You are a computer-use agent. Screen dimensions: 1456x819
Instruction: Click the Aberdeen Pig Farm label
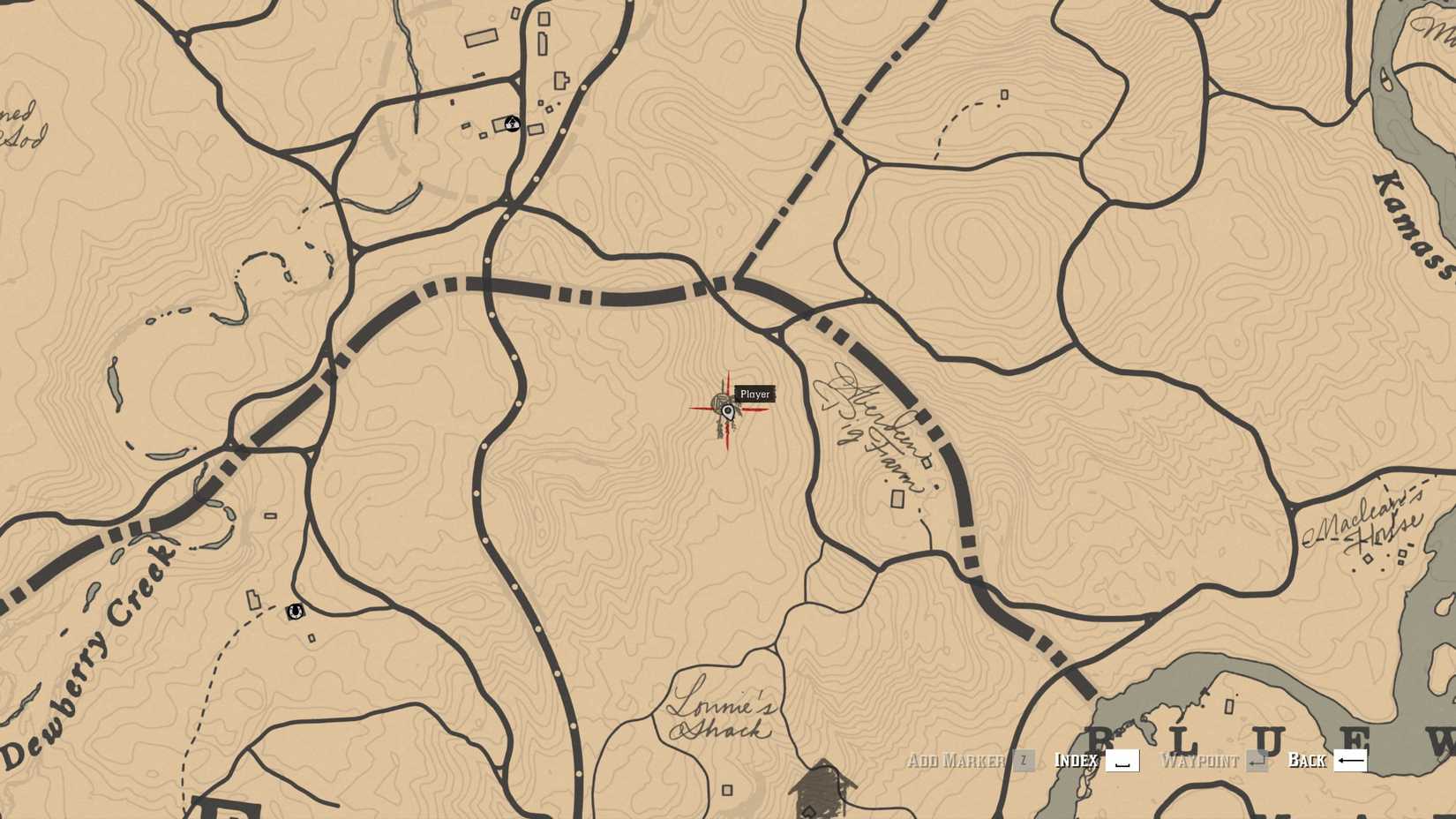(x=874, y=424)
